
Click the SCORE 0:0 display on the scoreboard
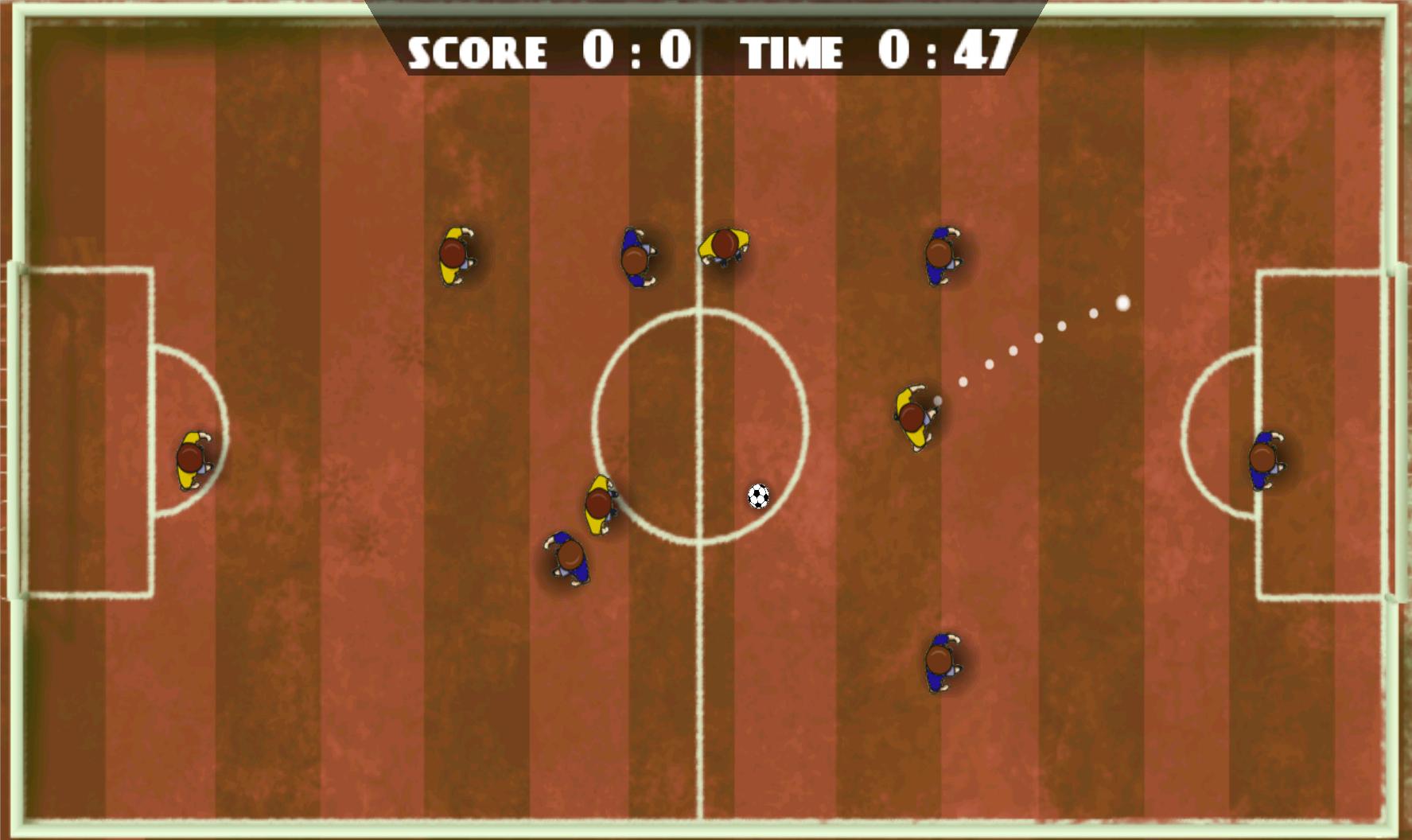(x=549, y=49)
